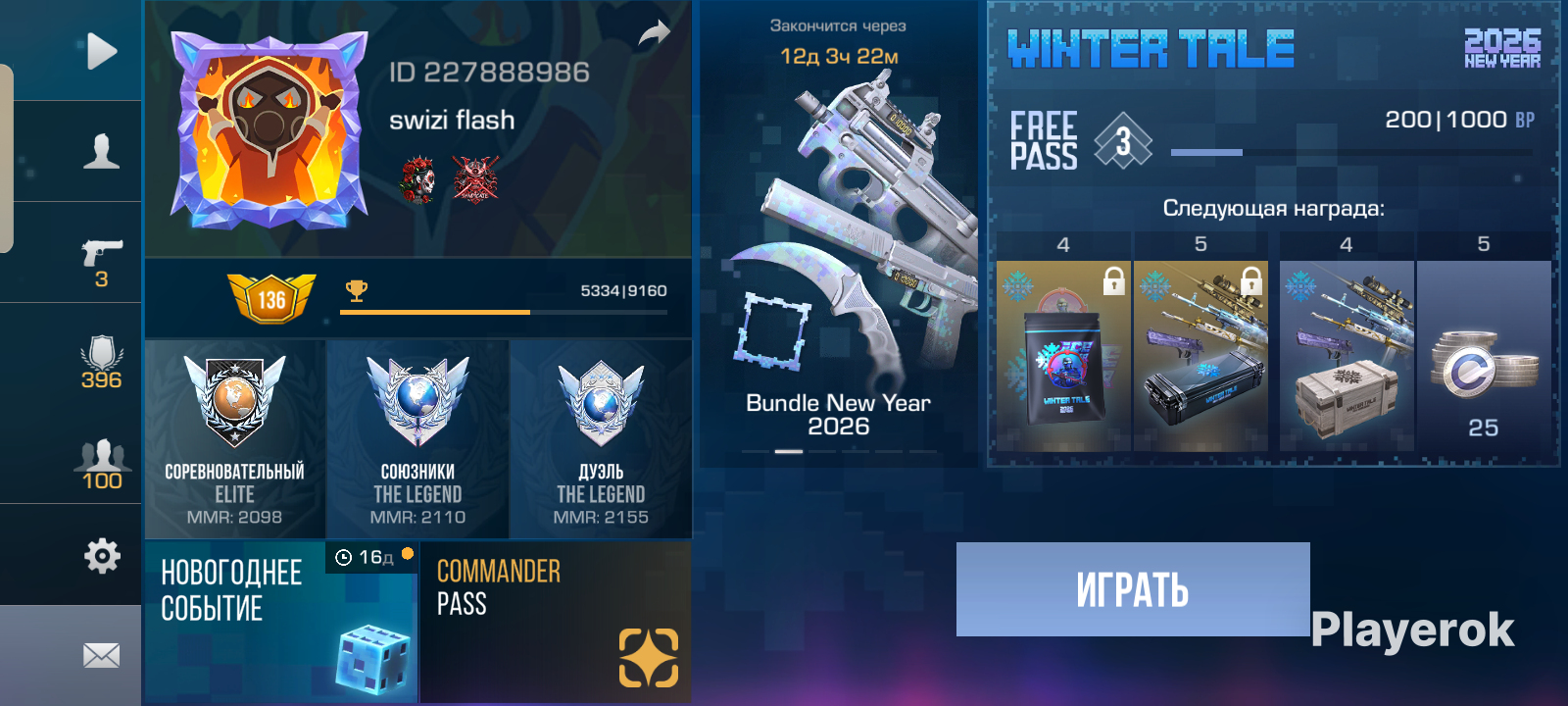Open the profile silhouette sidebar icon

[101, 152]
